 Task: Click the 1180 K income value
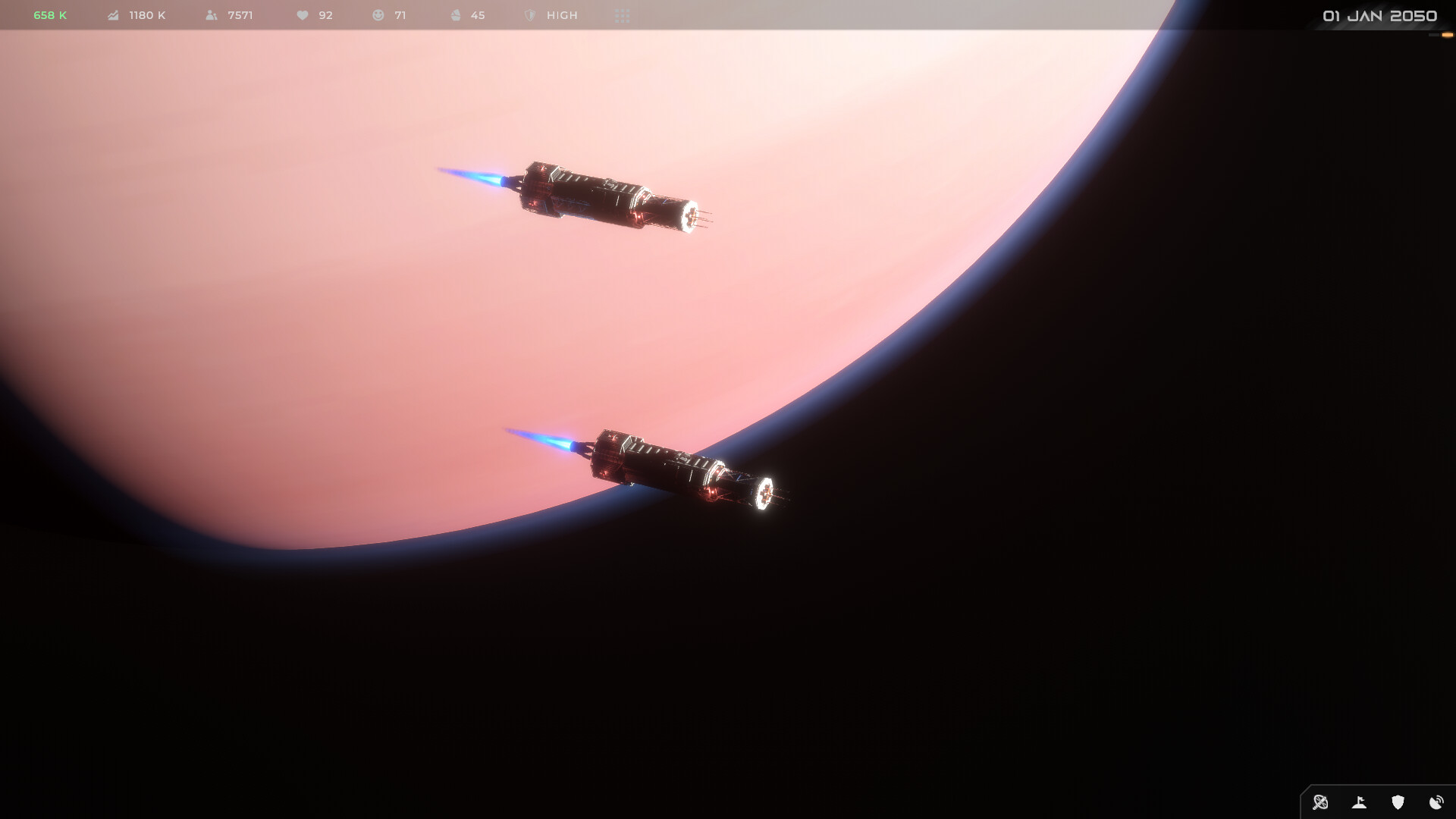[146, 15]
